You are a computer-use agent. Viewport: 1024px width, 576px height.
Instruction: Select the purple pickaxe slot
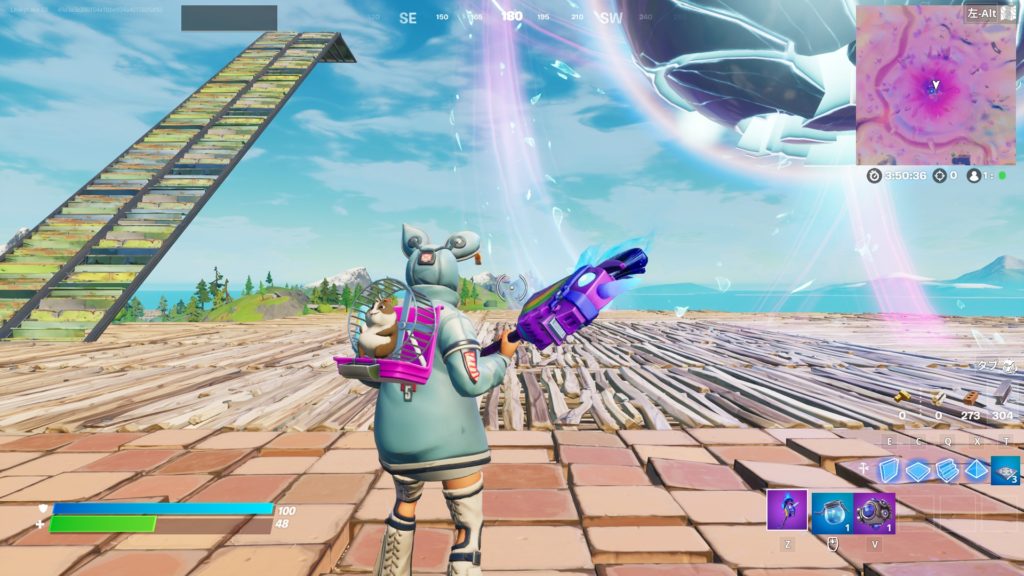tap(787, 510)
